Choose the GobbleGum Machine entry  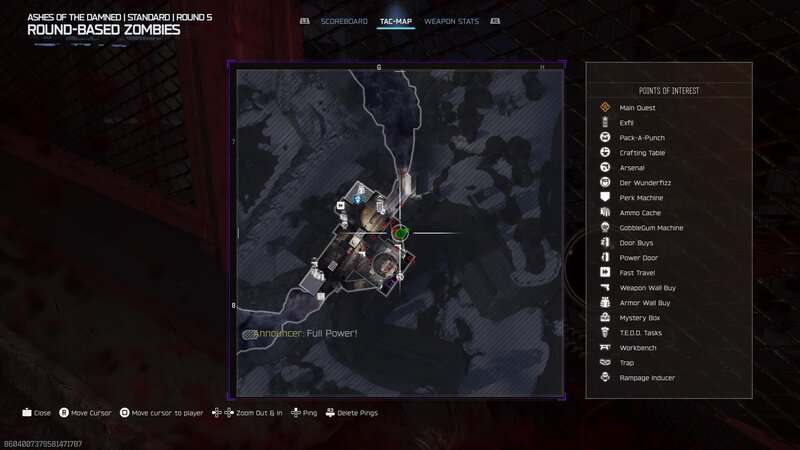pos(651,227)
